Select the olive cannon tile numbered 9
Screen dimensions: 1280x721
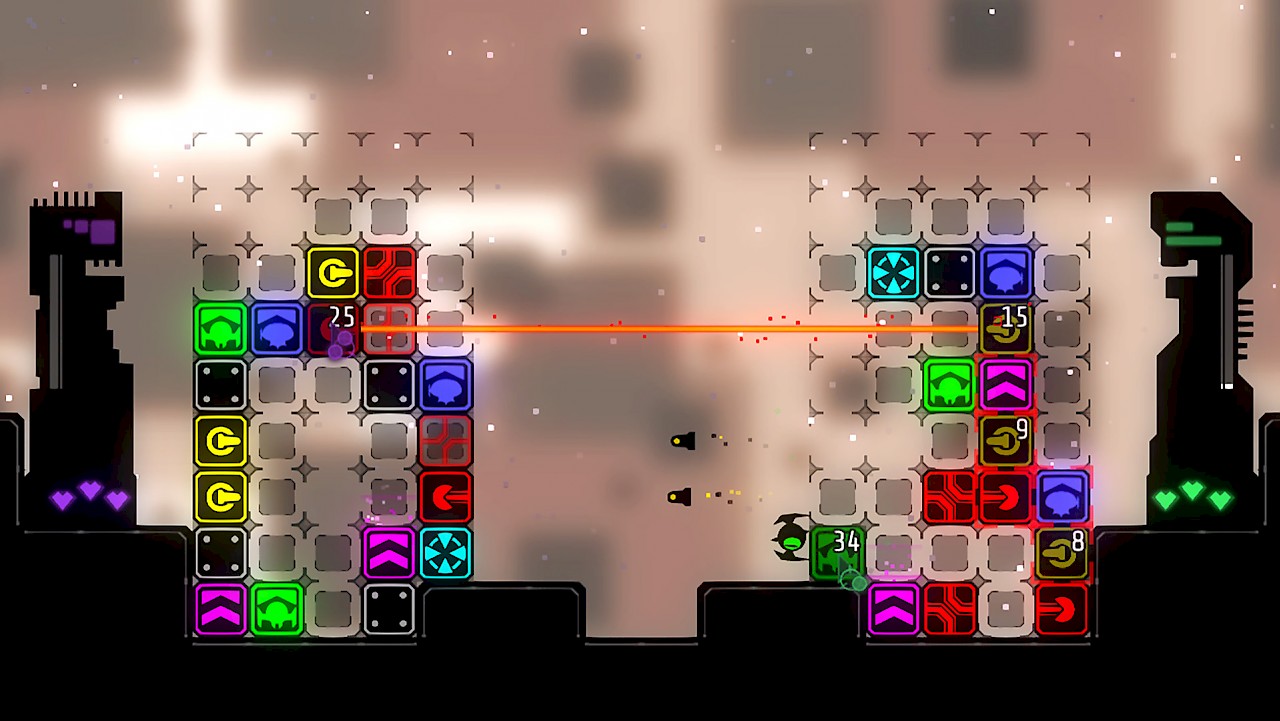1005,441
